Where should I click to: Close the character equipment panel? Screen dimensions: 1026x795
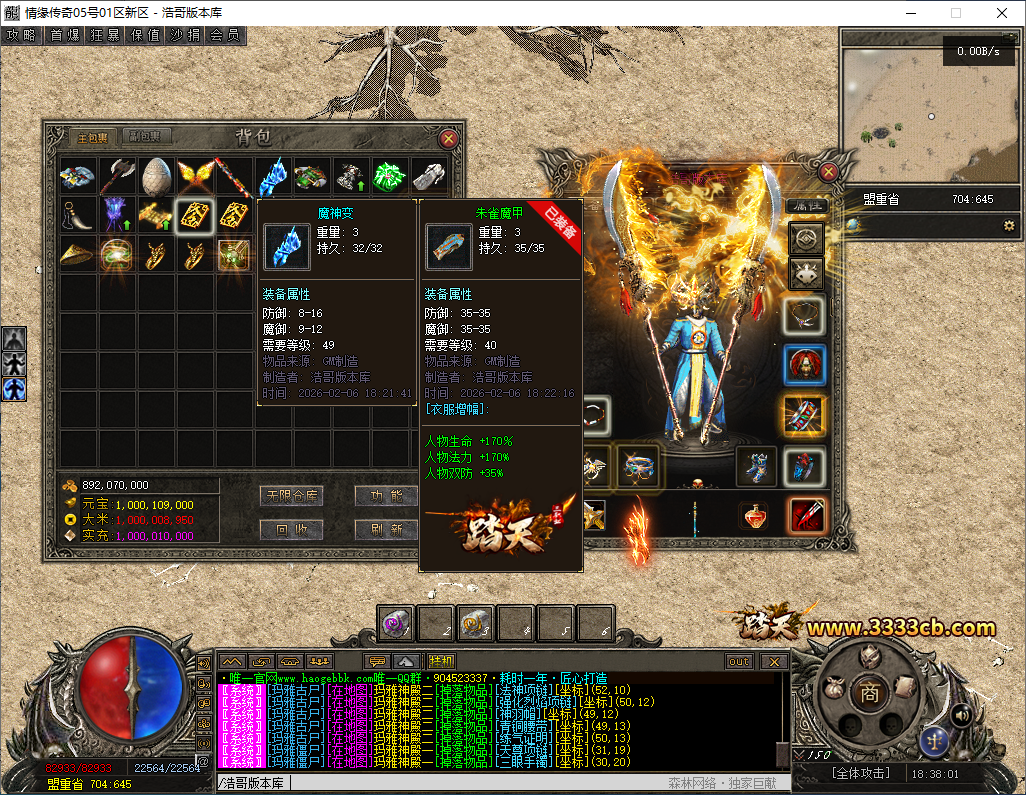828,172
